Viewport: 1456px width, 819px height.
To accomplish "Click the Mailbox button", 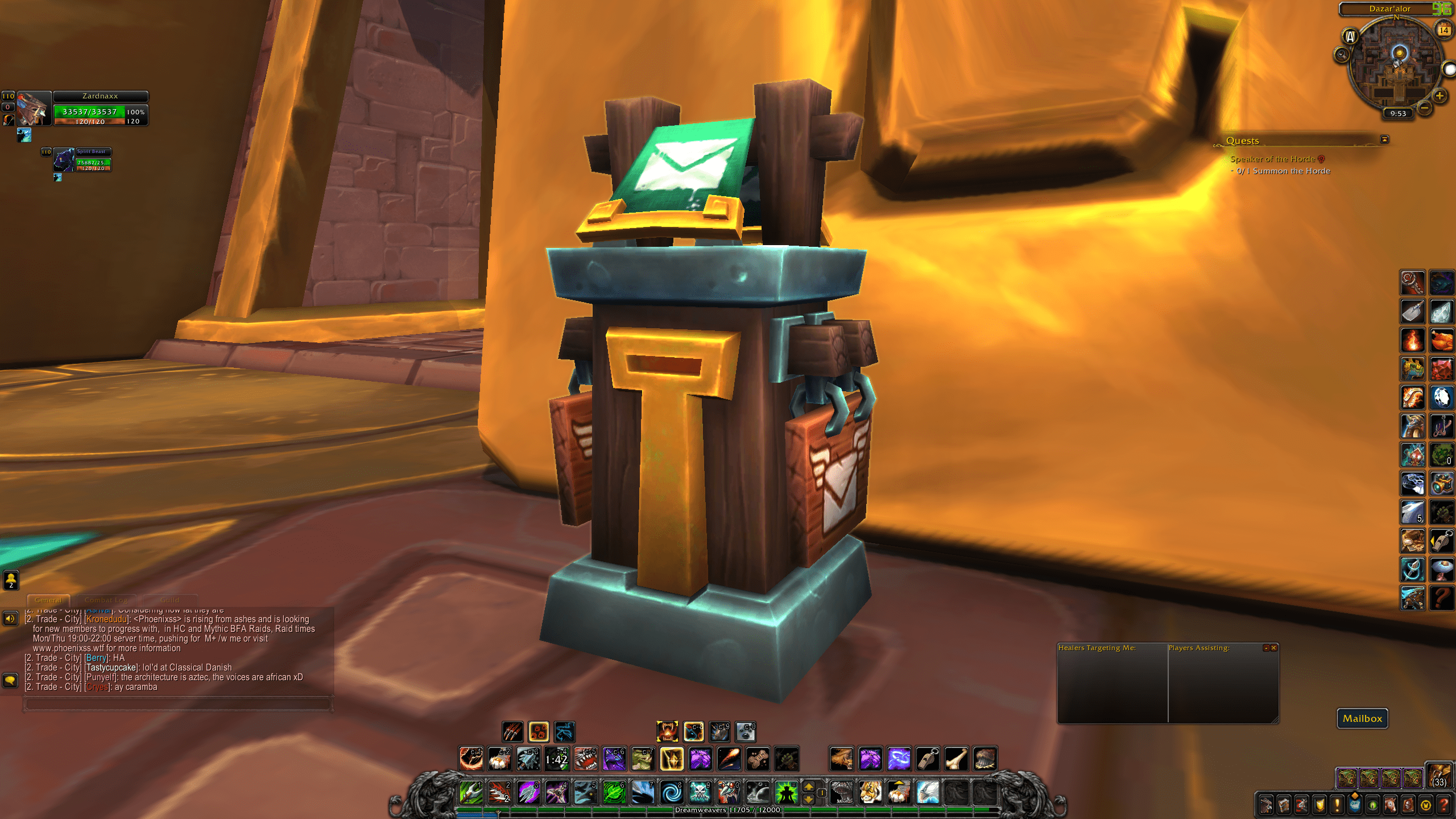I will click(x=1362, y=718).
